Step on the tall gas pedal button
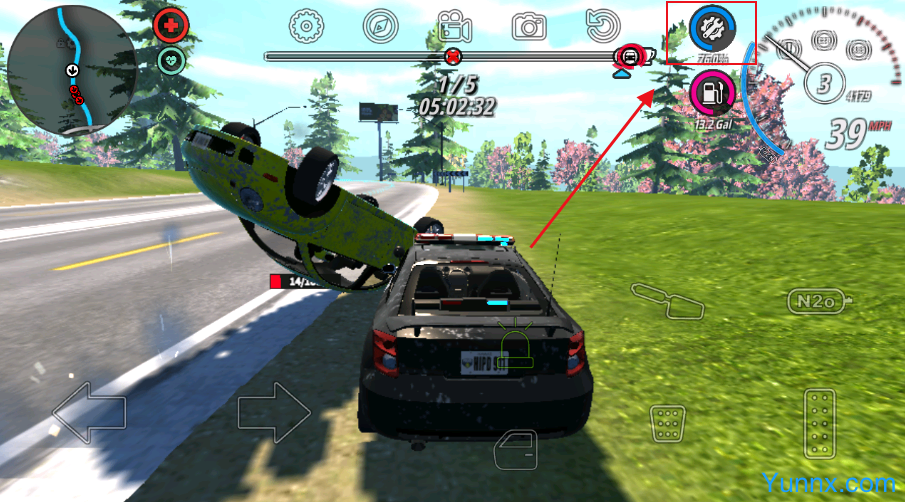The height and width of the screenshot is (502, 905). click(x=820, y=423)
